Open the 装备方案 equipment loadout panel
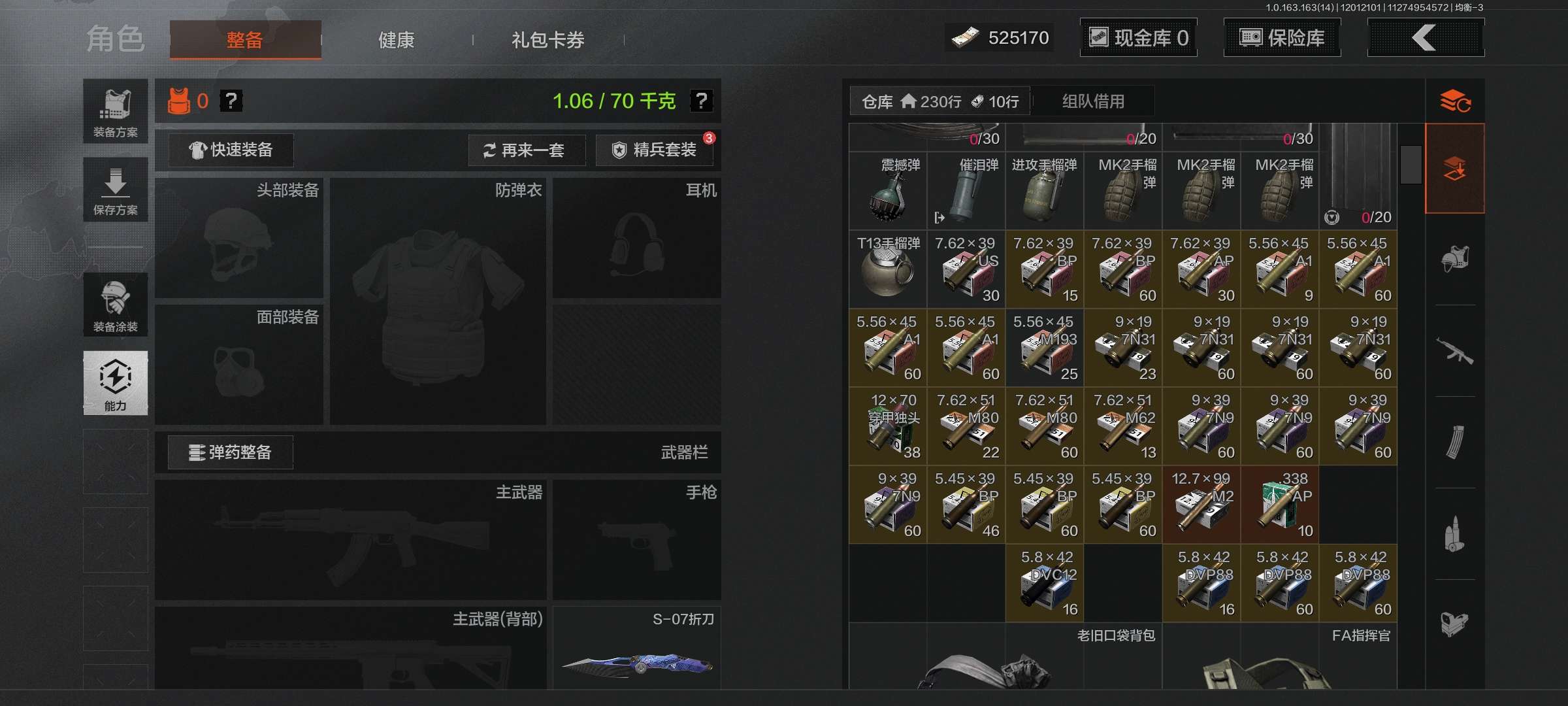Image resolution: width=1568 pixels, height=706 pixels. (115, 107)
